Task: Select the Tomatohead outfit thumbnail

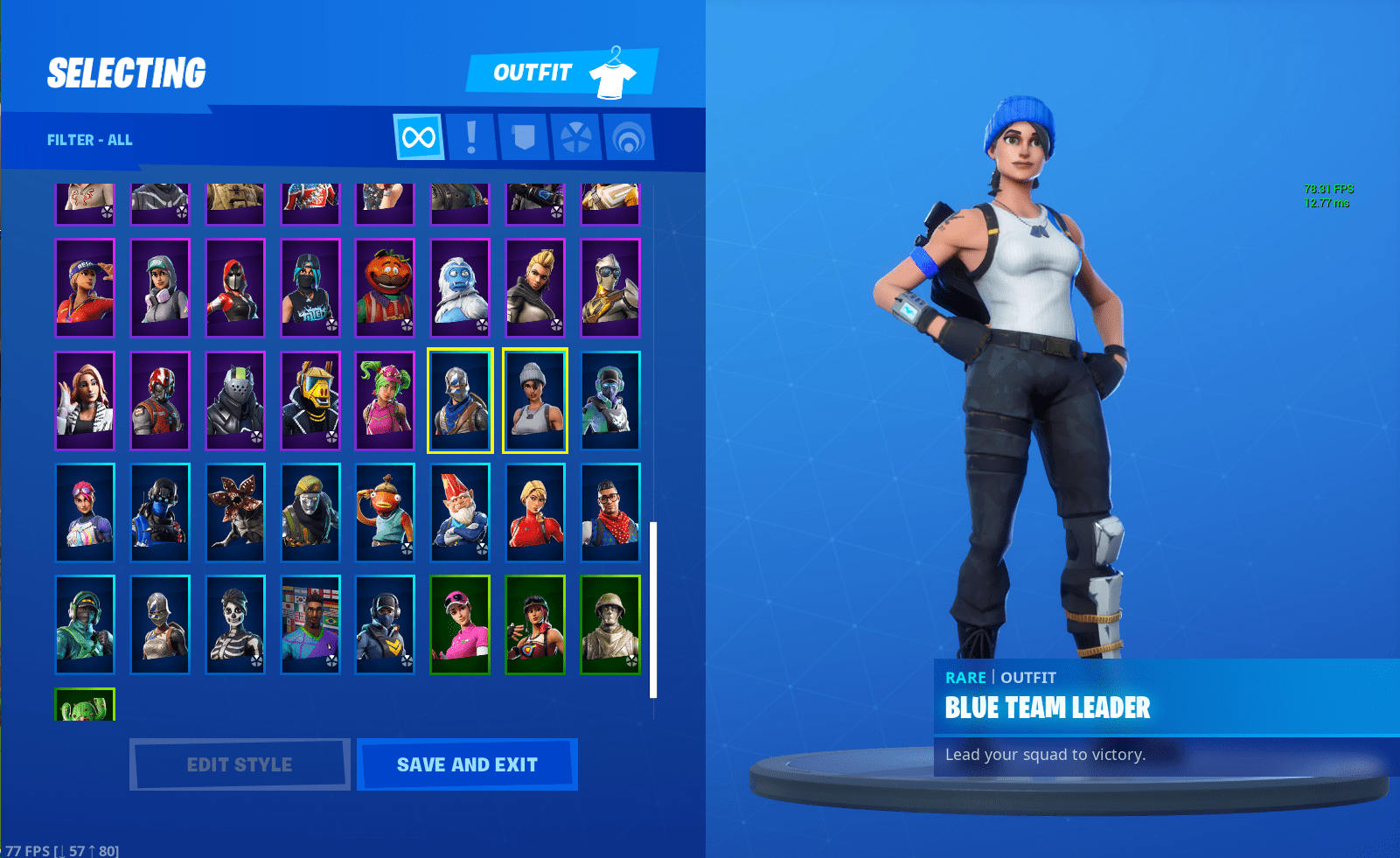Action: point(385,288)
